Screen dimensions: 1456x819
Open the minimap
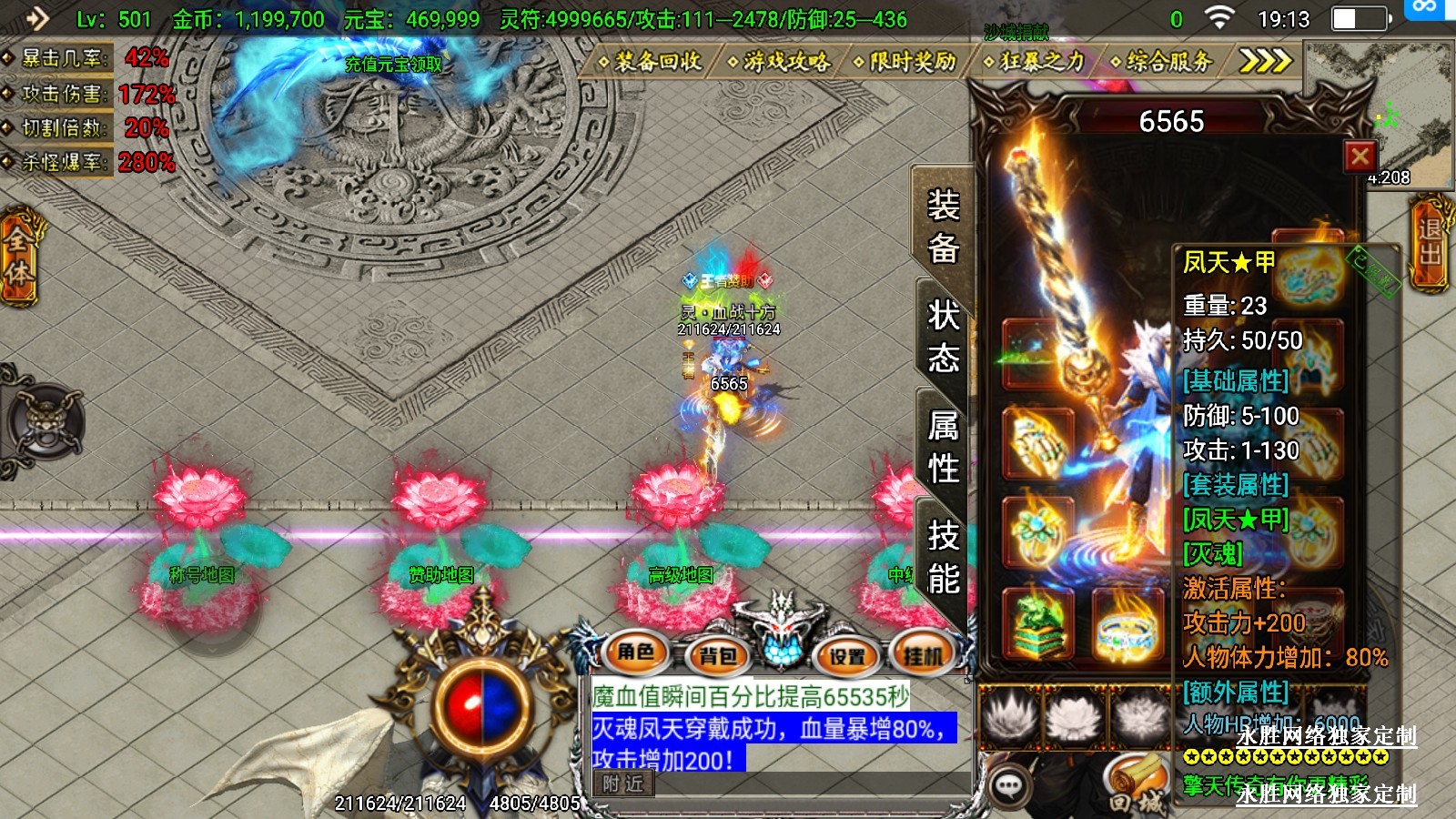pyautogui.click(x=1378, y=114)
